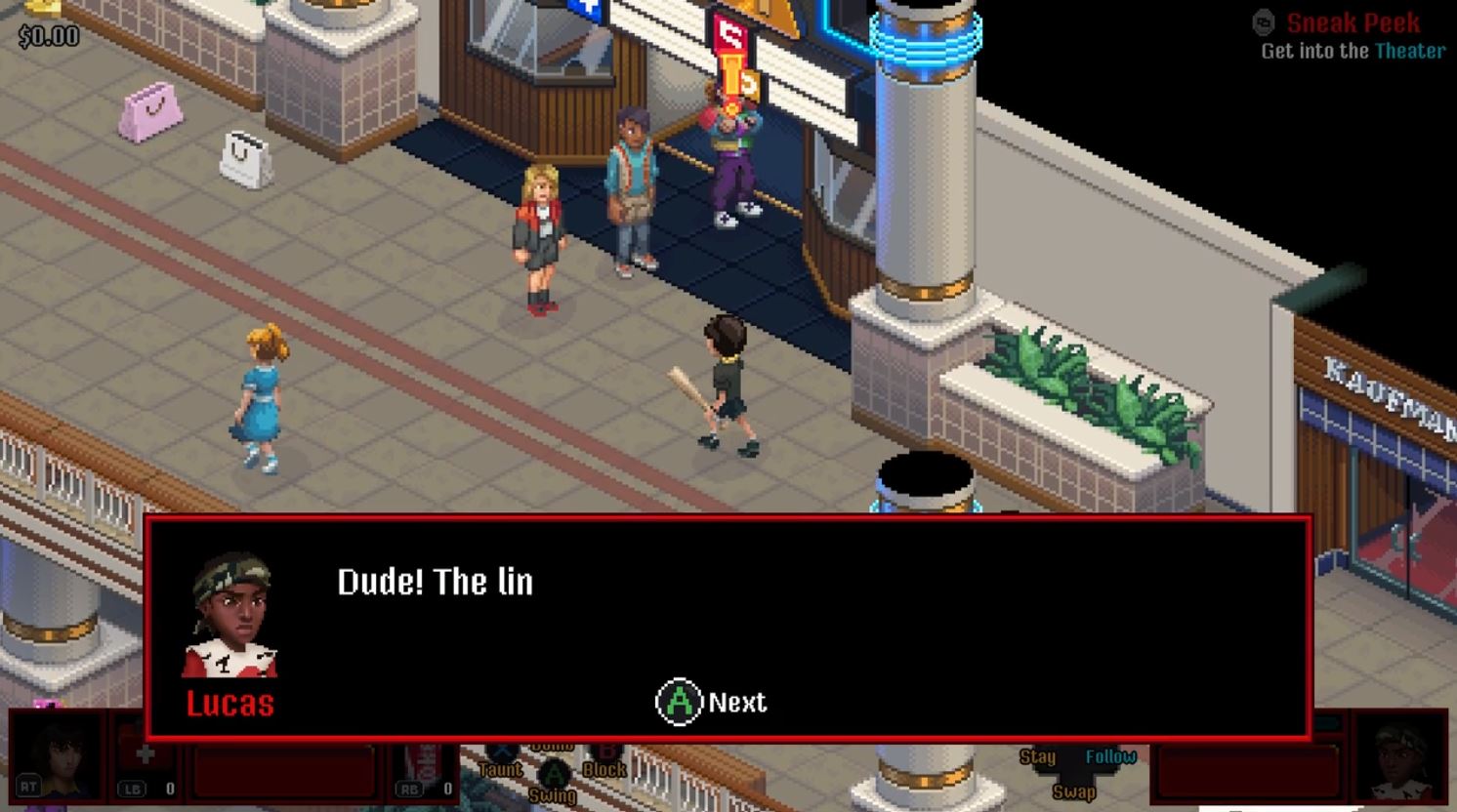1457x812 pixels.
Task: Select the active character portrait in the bottom-left HUD
Action: [57, 755]
